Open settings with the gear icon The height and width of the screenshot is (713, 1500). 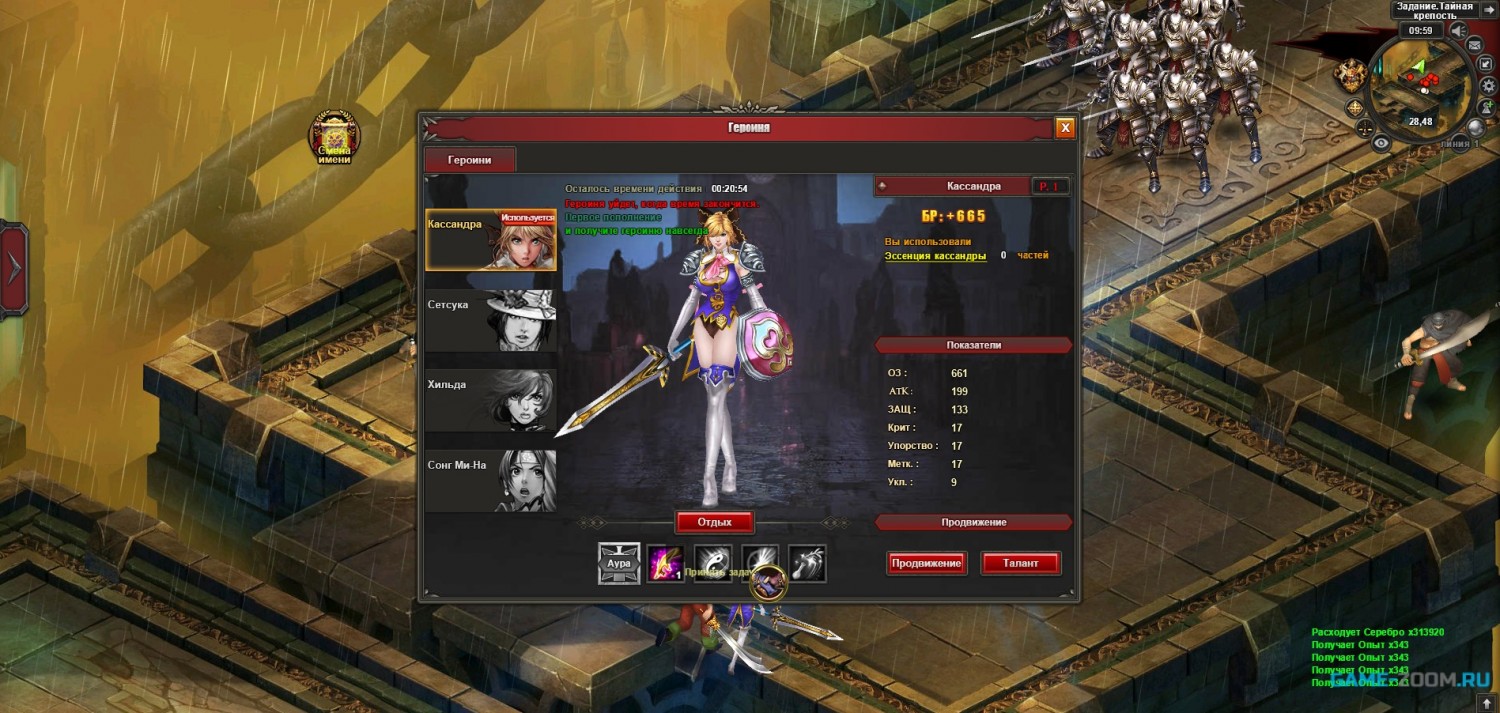(x=1489, y=86)
